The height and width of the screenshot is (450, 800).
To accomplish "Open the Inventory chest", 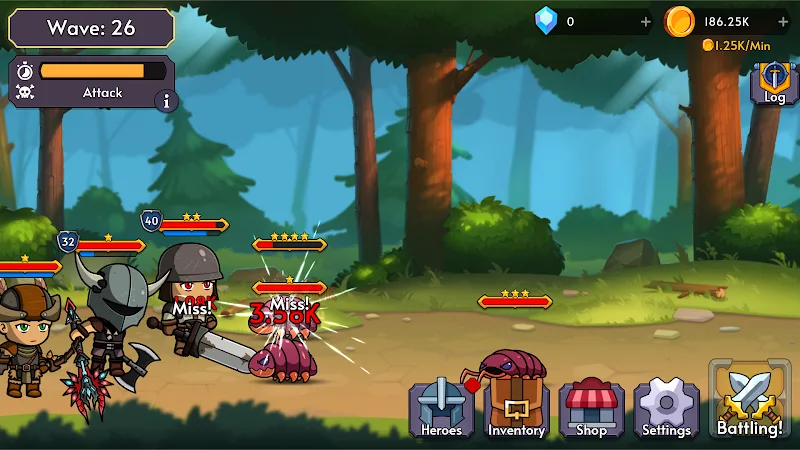I will pyautogui.click(x=516, y=409).
